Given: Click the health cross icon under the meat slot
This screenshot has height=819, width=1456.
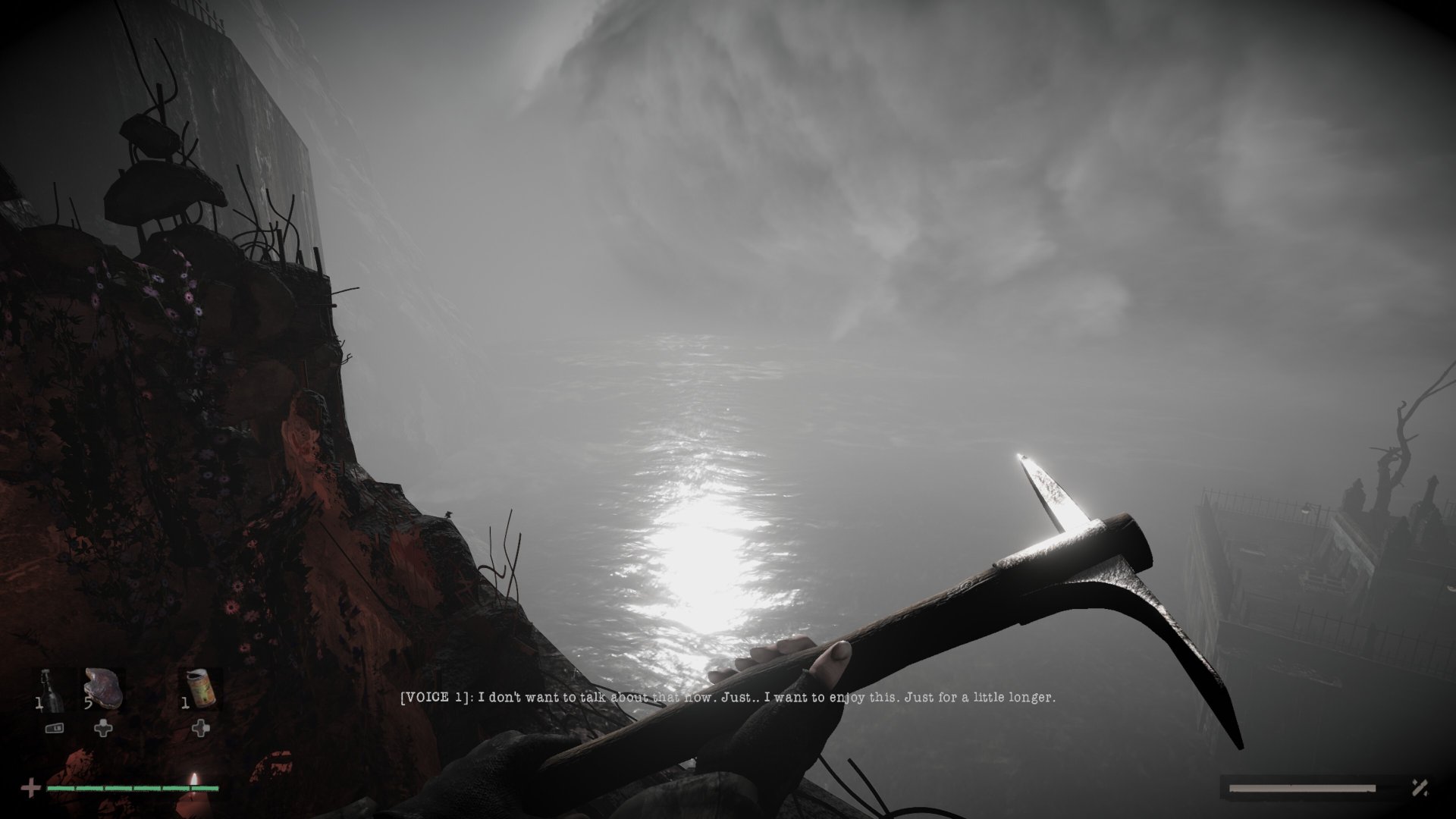Looking at the screenshot, I should pos(103,728).
